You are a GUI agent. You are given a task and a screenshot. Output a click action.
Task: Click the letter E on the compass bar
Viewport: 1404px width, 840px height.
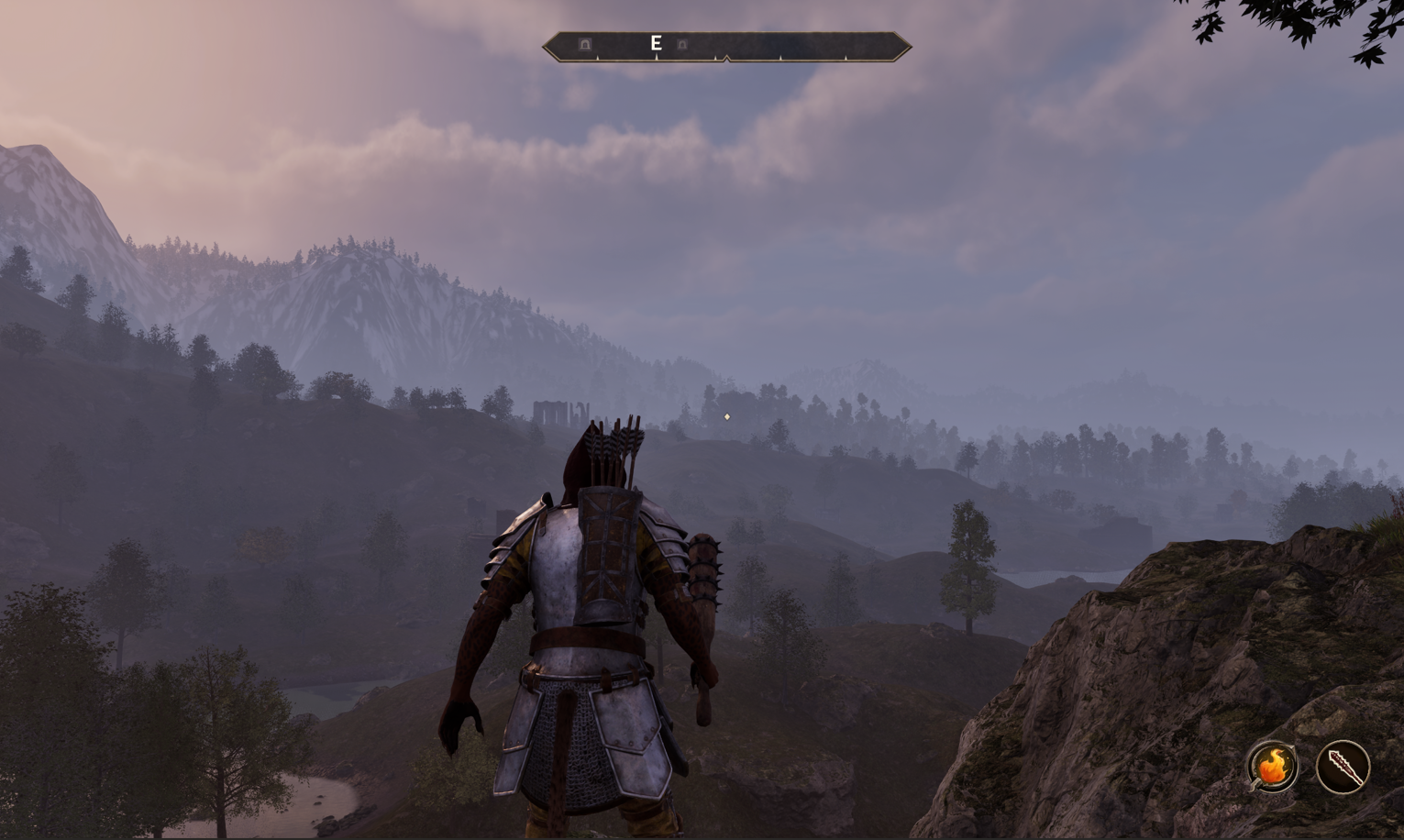656,43
